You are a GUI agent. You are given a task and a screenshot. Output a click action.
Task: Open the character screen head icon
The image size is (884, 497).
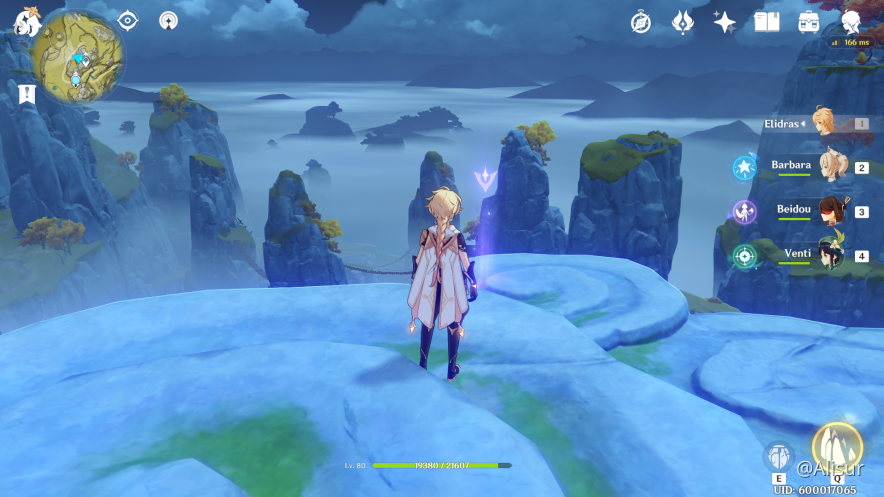pos(851,22)
